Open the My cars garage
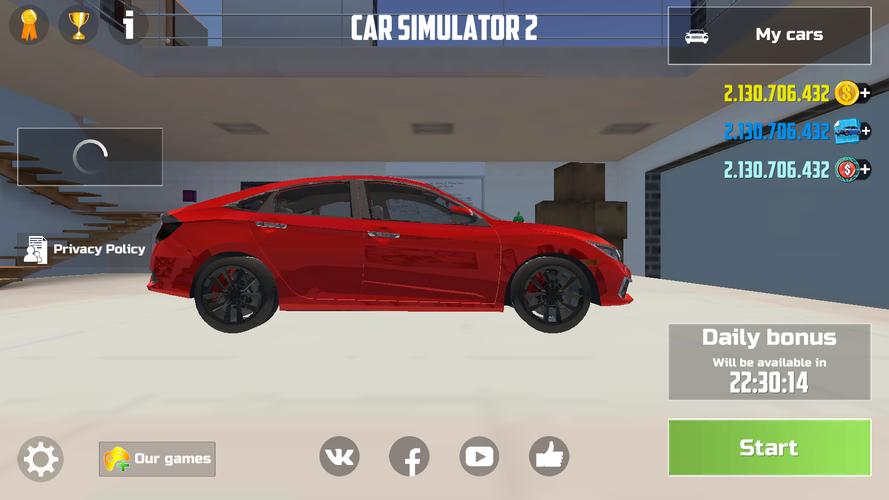The height and width of the screenshot is (500, 889). (x=769, y=36)
